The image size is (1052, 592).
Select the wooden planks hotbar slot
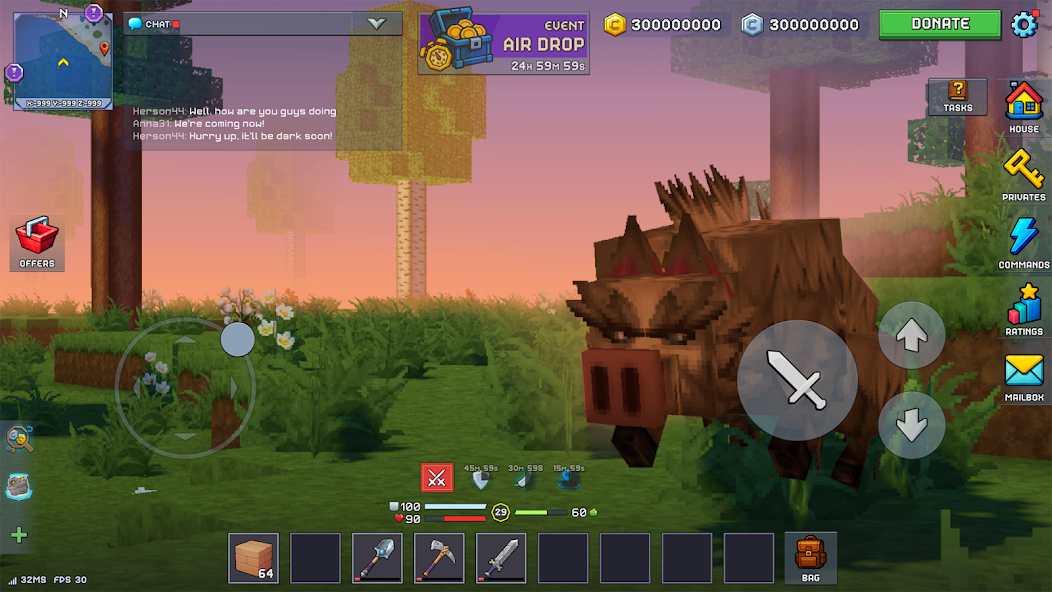point(254,558)
